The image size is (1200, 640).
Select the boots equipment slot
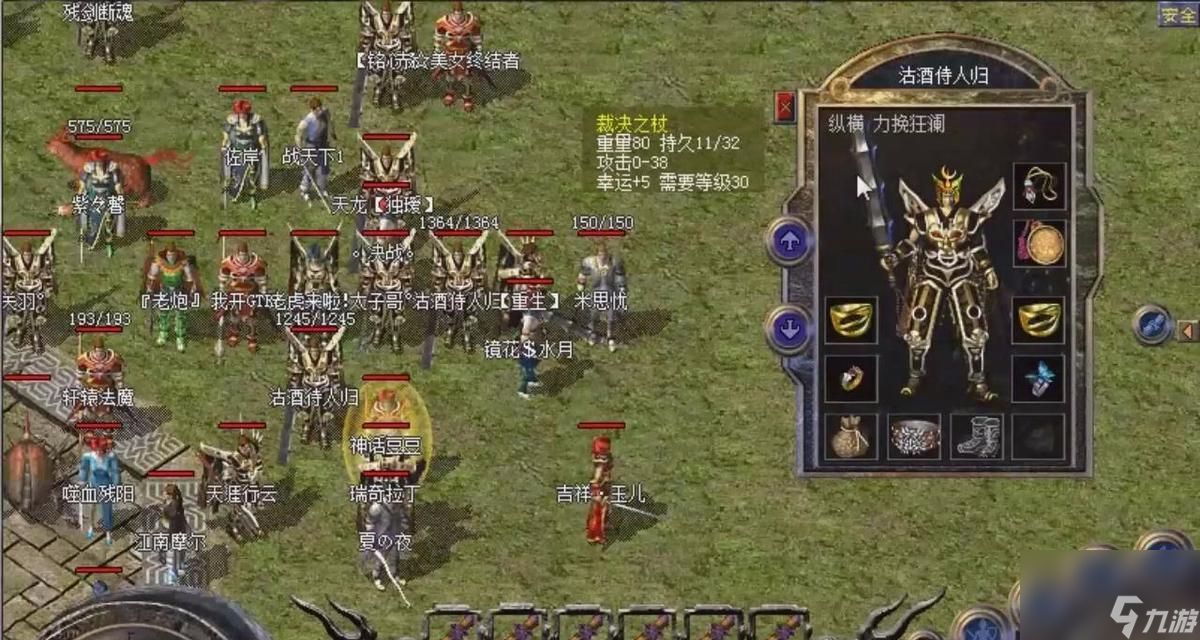tap(977, 437)
